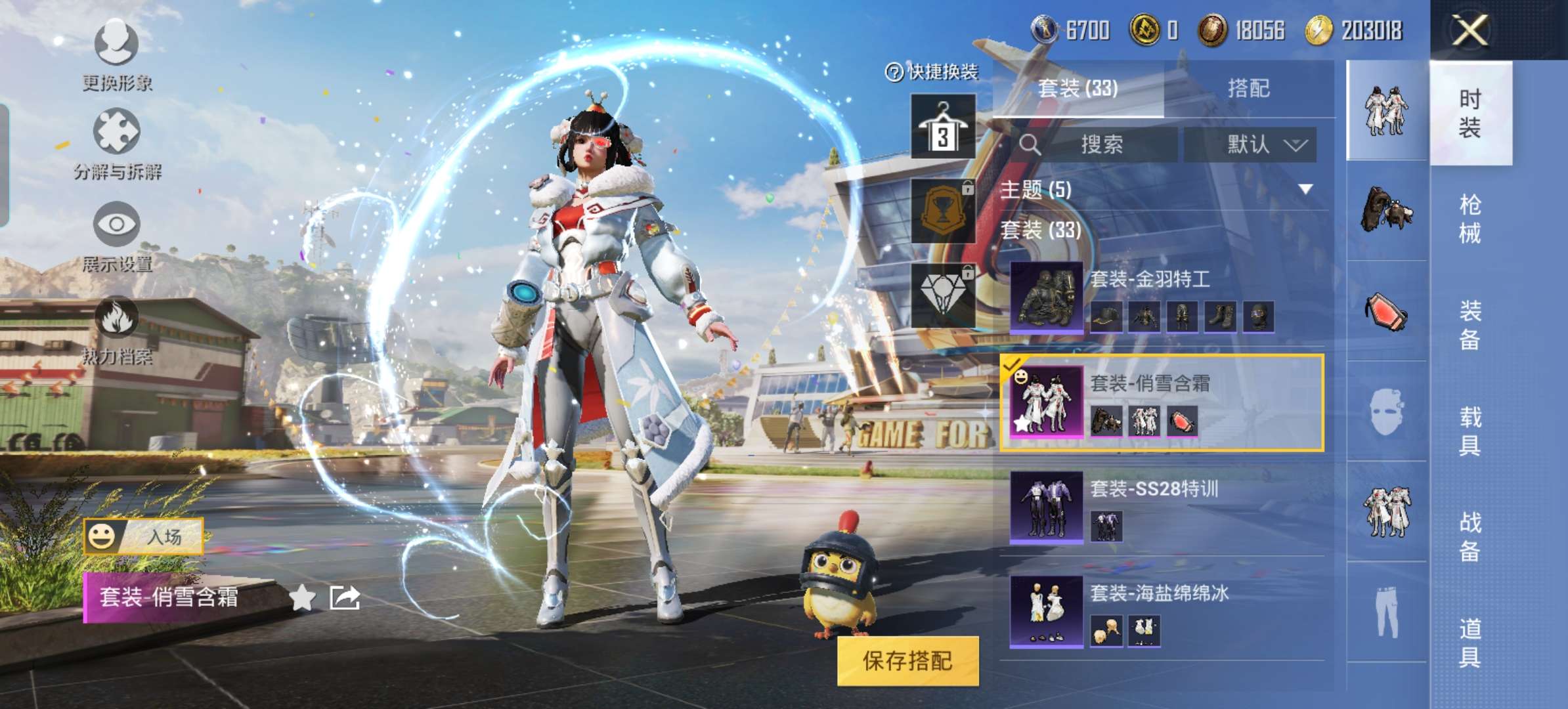
Task: Switch to the 枪械 firearms category
Action: click(x=1470, y=219)
